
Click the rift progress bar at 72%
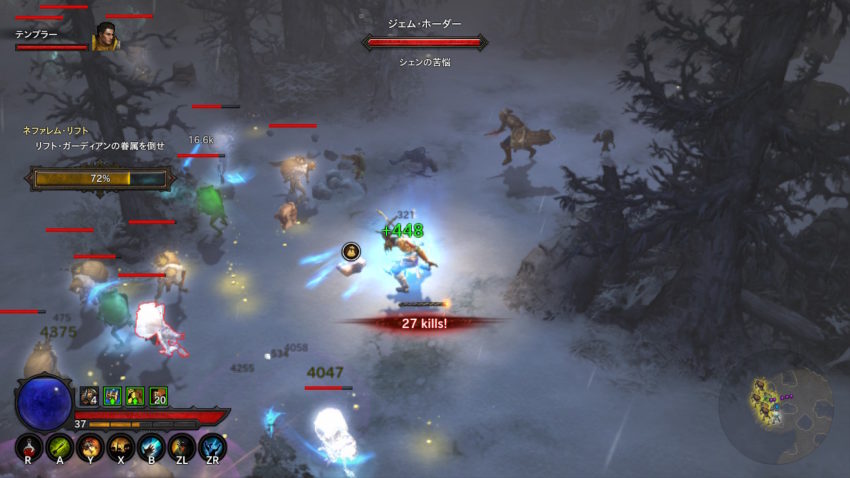(100, 178)
